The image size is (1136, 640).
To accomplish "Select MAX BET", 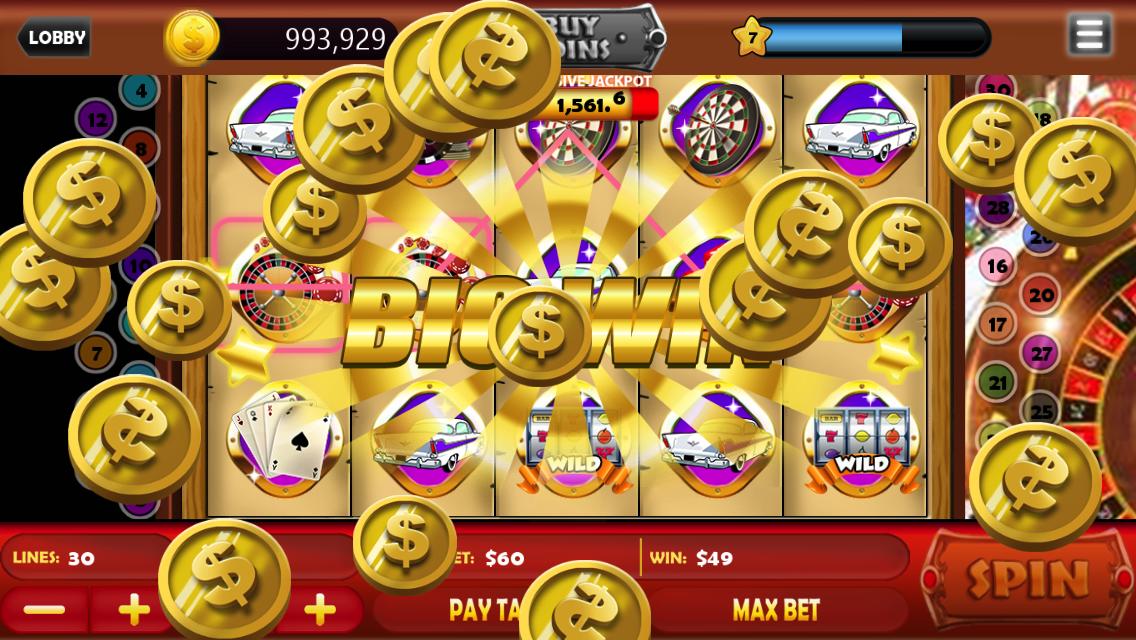I will point(776,610).
